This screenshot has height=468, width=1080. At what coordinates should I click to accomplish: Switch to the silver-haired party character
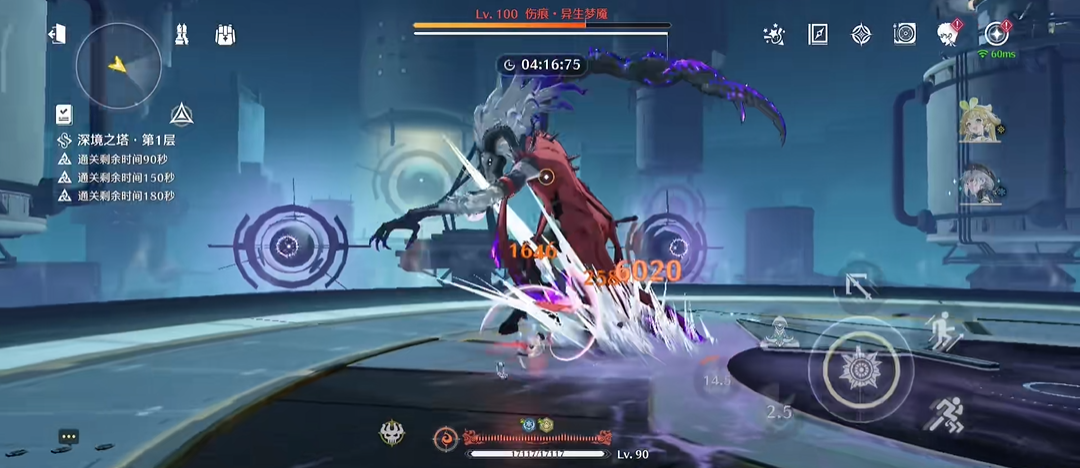(x=979, y=185)
